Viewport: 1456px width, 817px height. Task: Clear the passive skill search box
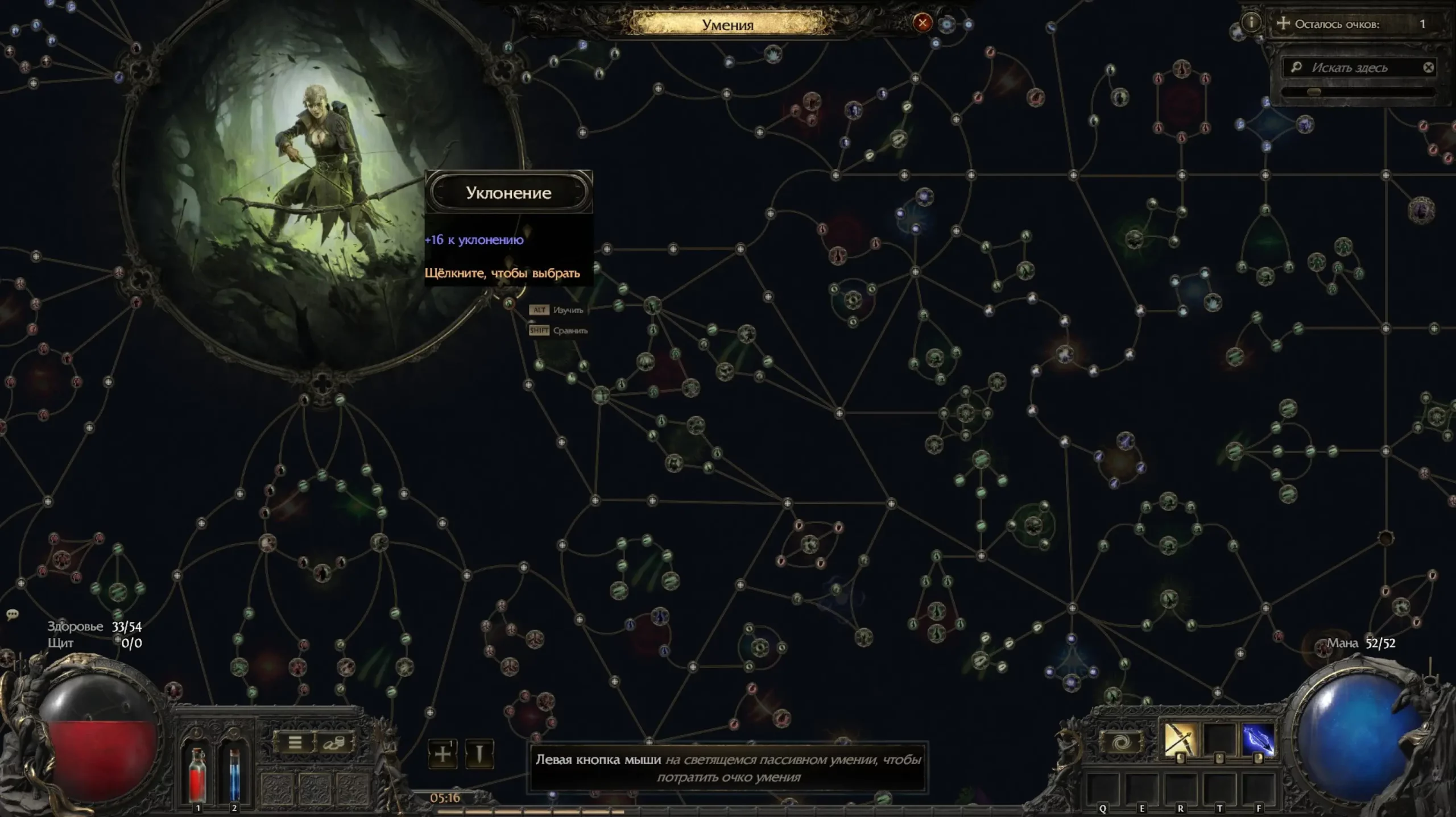[1428, 68]
